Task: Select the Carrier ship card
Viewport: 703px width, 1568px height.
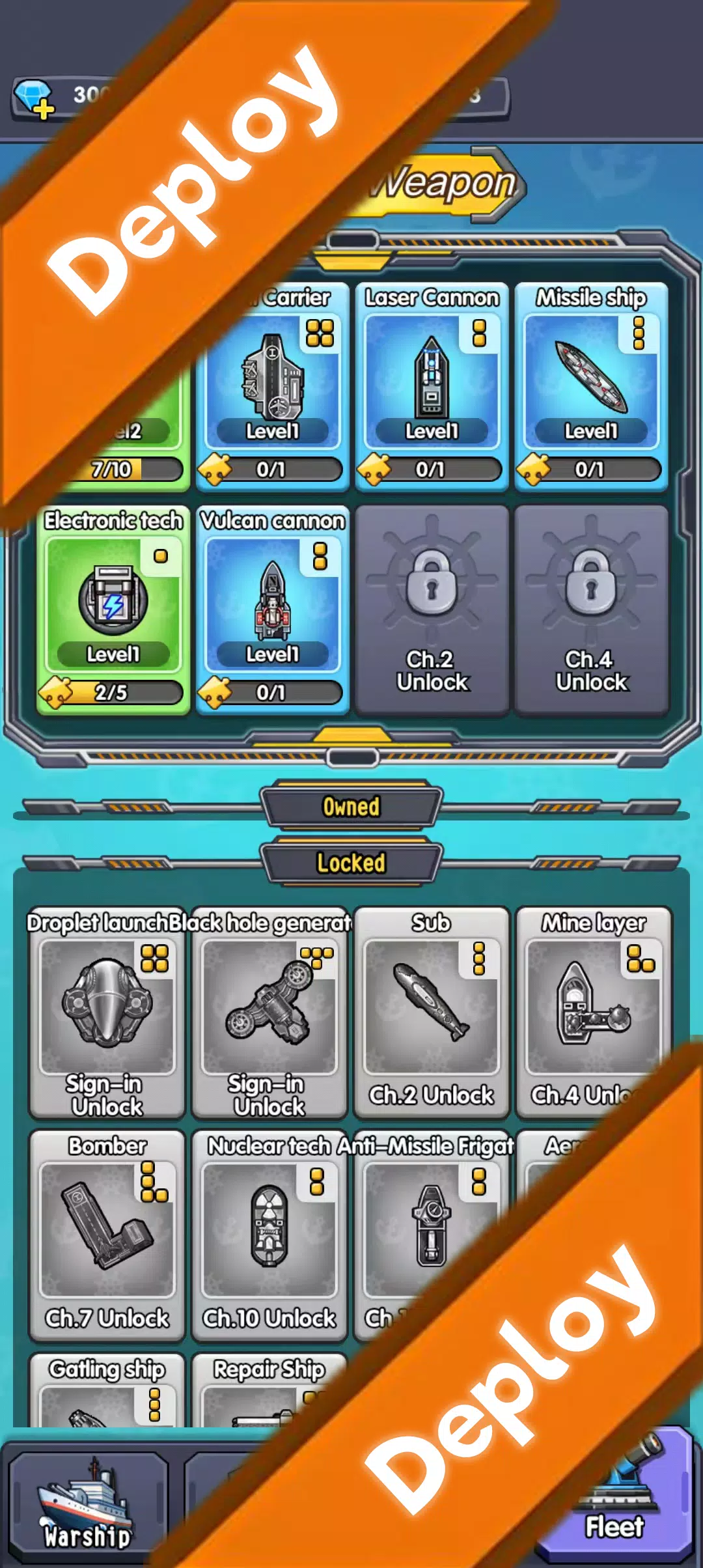Action: (x=273, y=384)
